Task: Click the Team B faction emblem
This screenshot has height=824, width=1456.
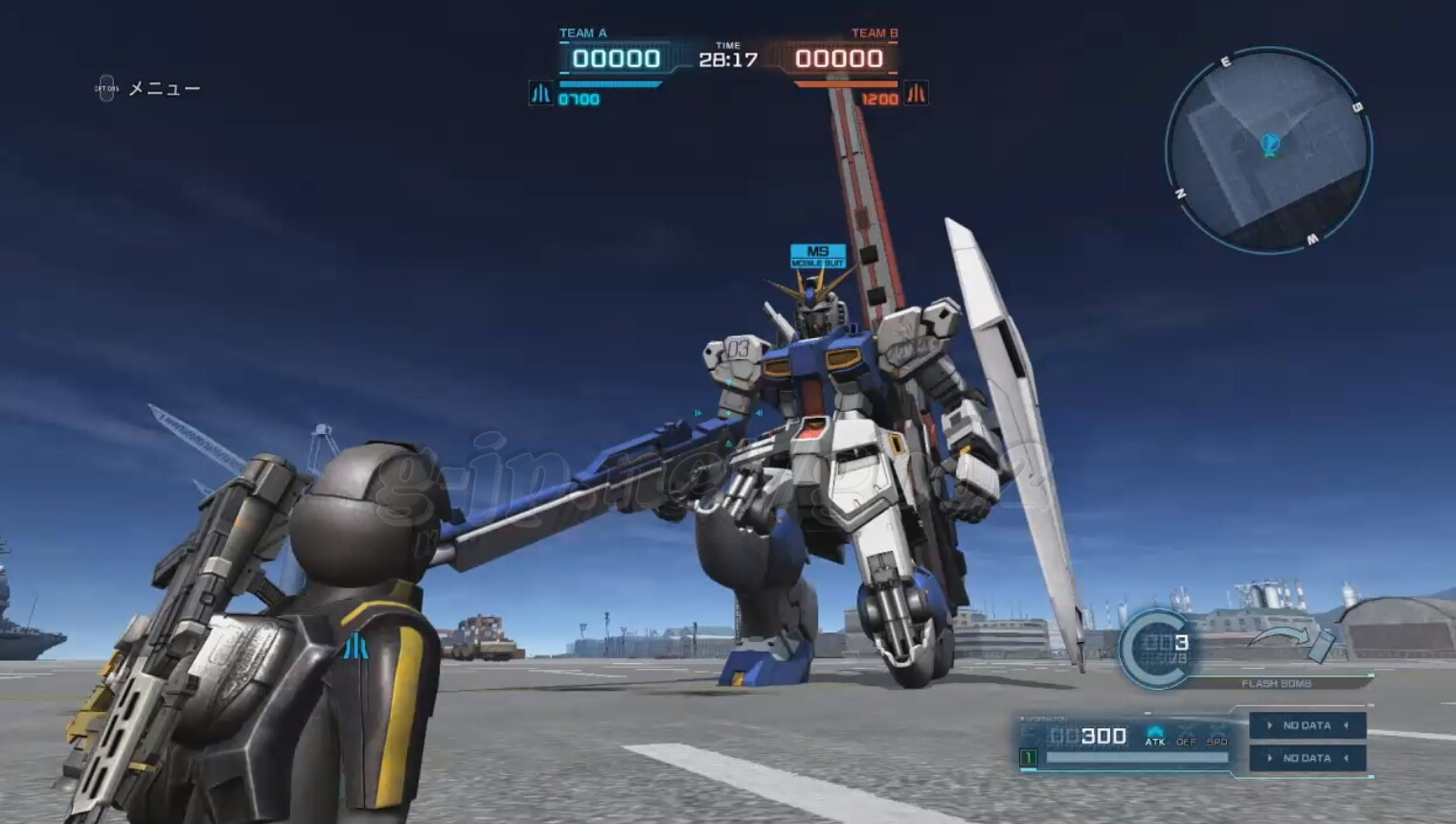Action: click(x=917, y=94)
